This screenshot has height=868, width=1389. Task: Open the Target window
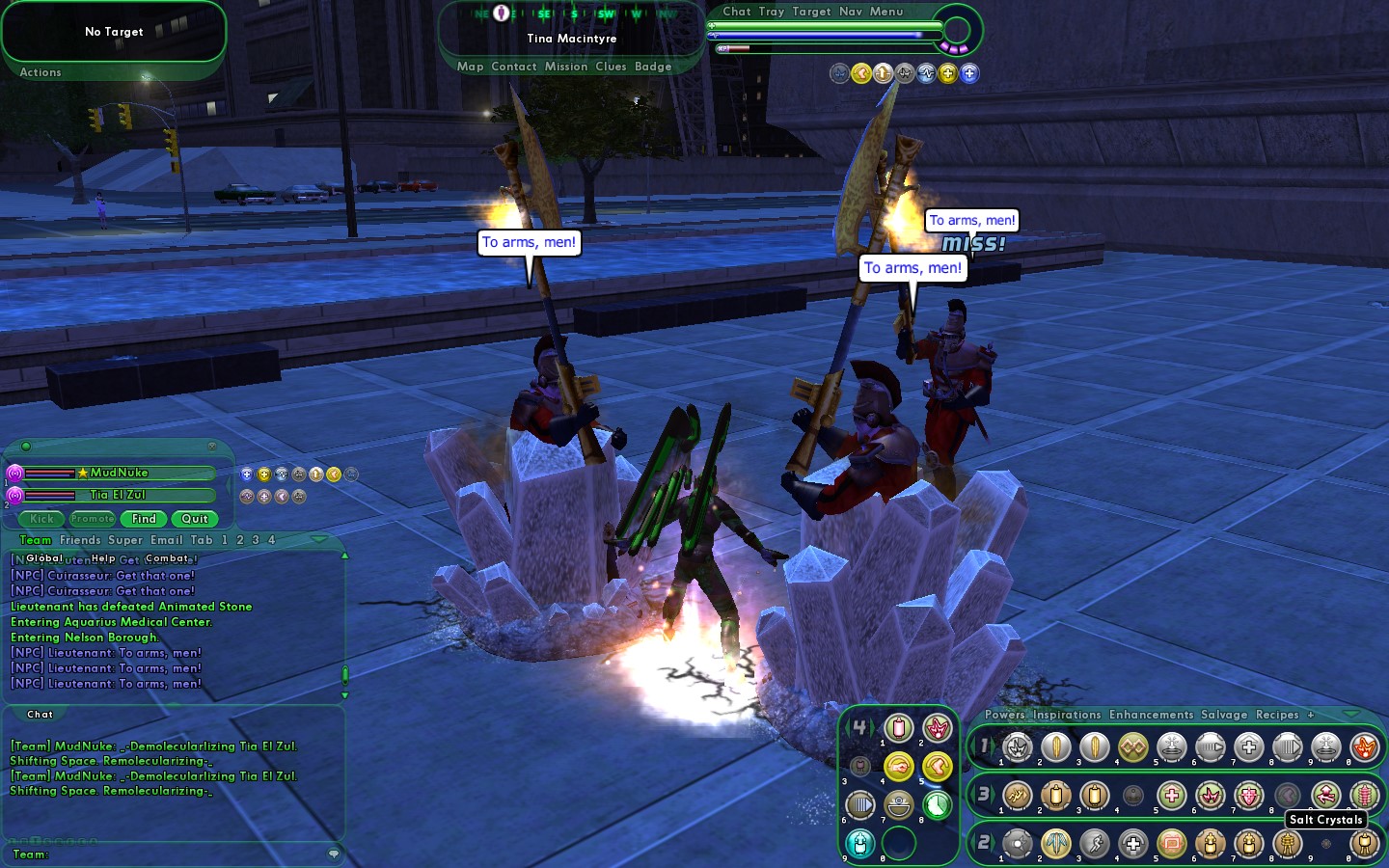[x=811, y=12]
